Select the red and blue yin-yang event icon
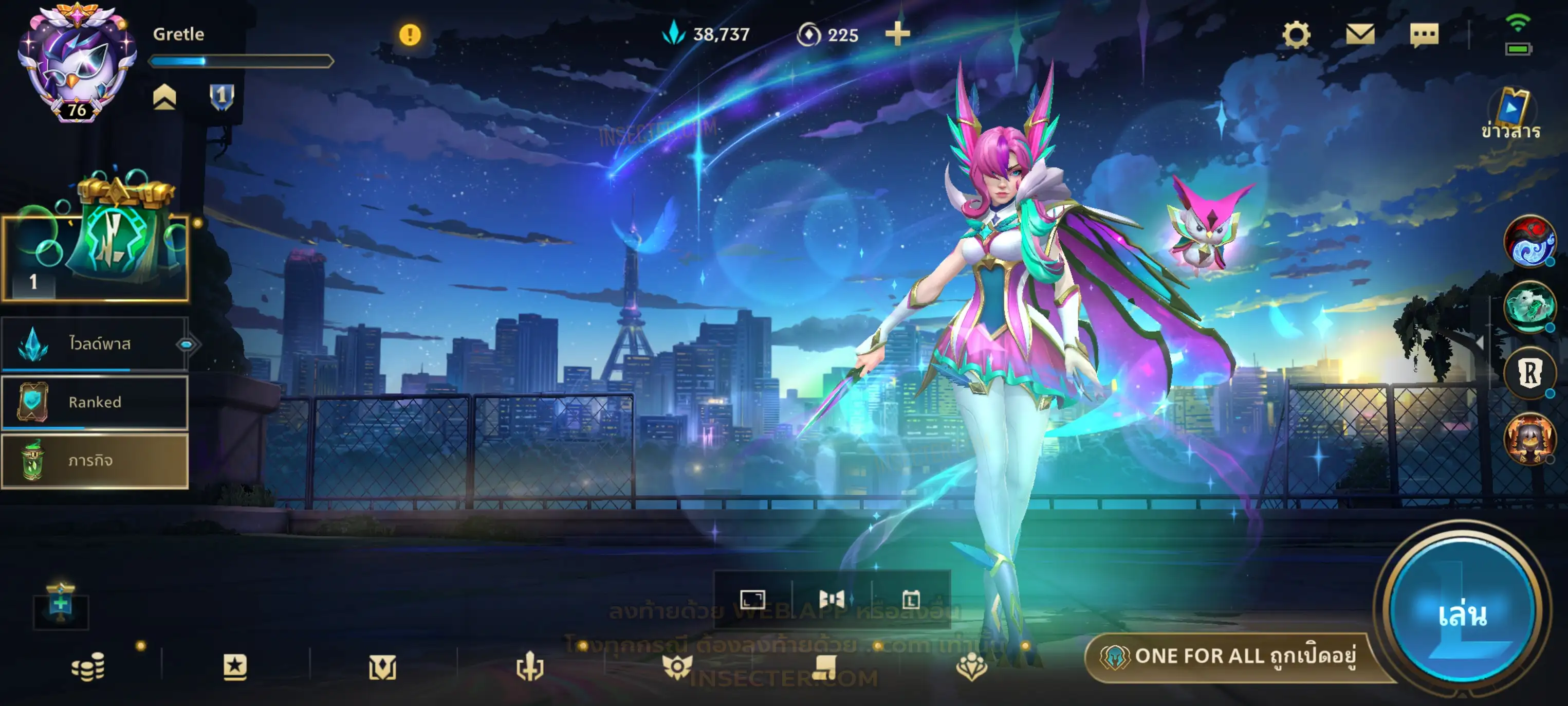The width and height of the screenshot is (1568, 706). 1529,242
